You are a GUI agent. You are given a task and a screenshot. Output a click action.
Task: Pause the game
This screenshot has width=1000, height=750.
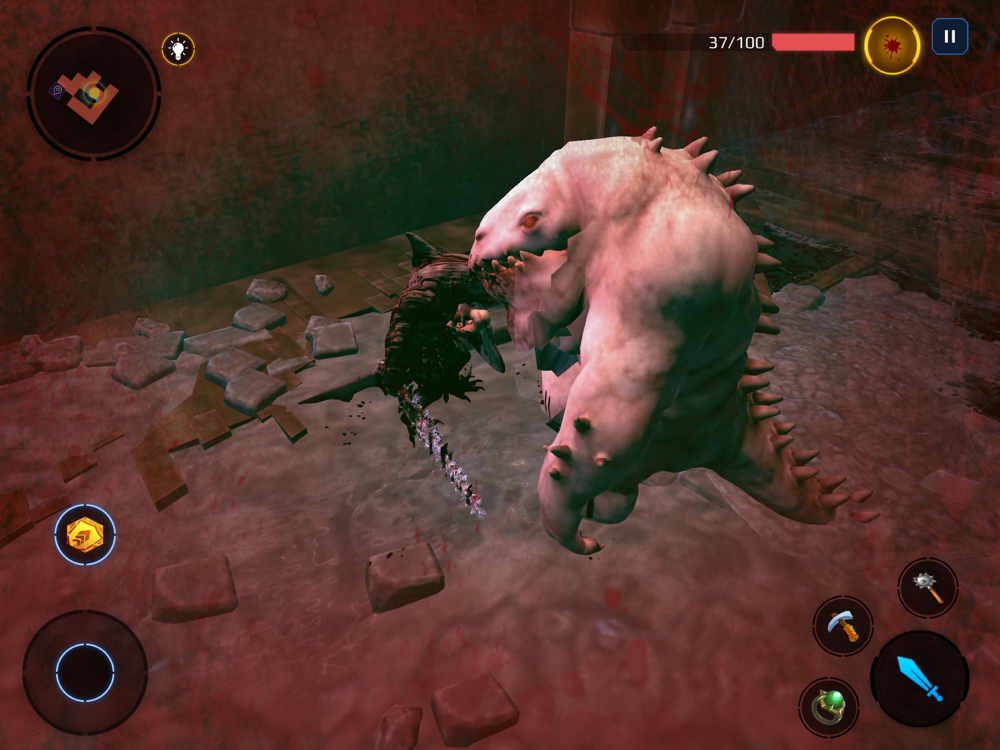pyautogui.click(x=950, y=37)
